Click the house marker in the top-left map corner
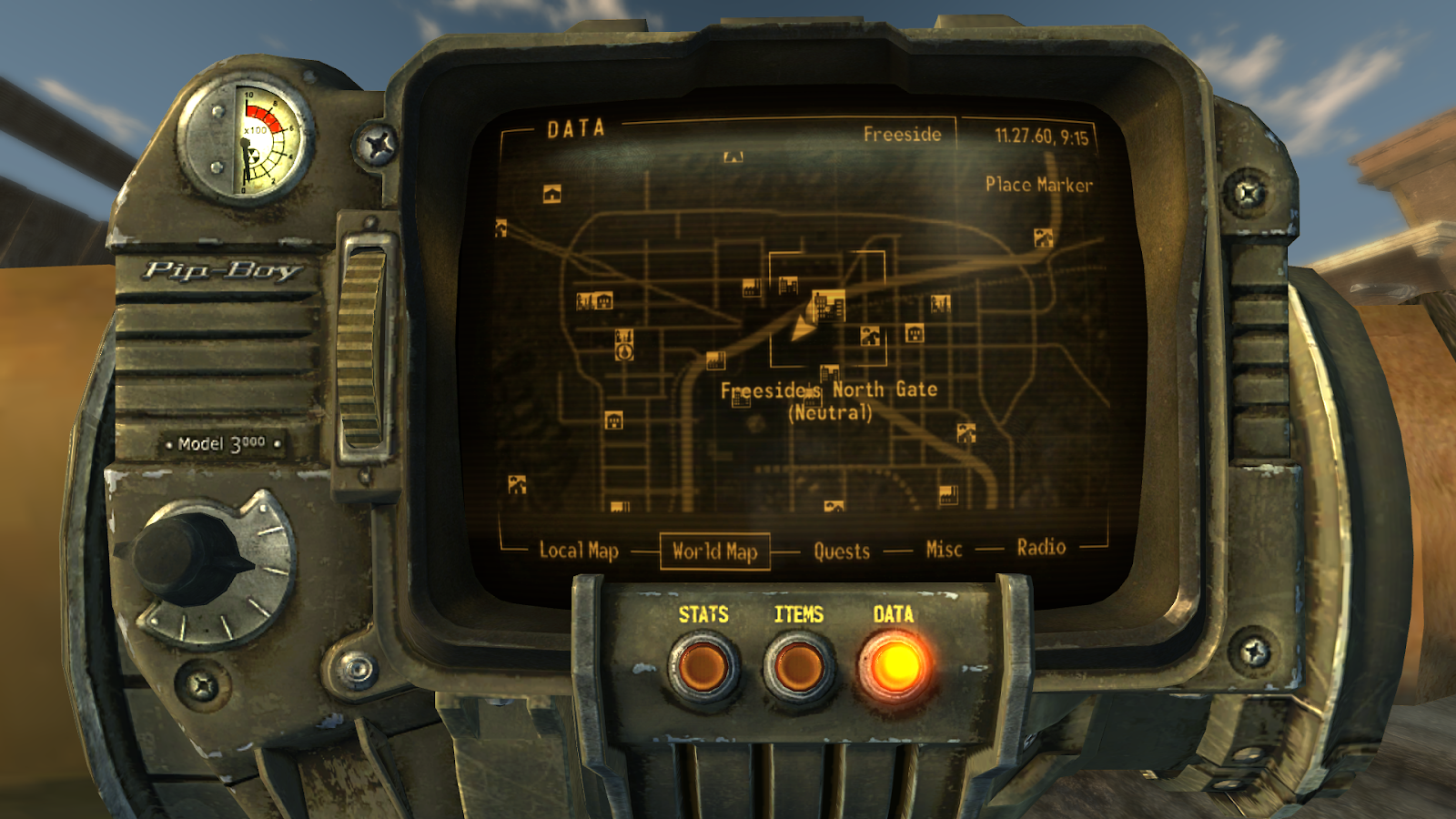 (551, 194)
